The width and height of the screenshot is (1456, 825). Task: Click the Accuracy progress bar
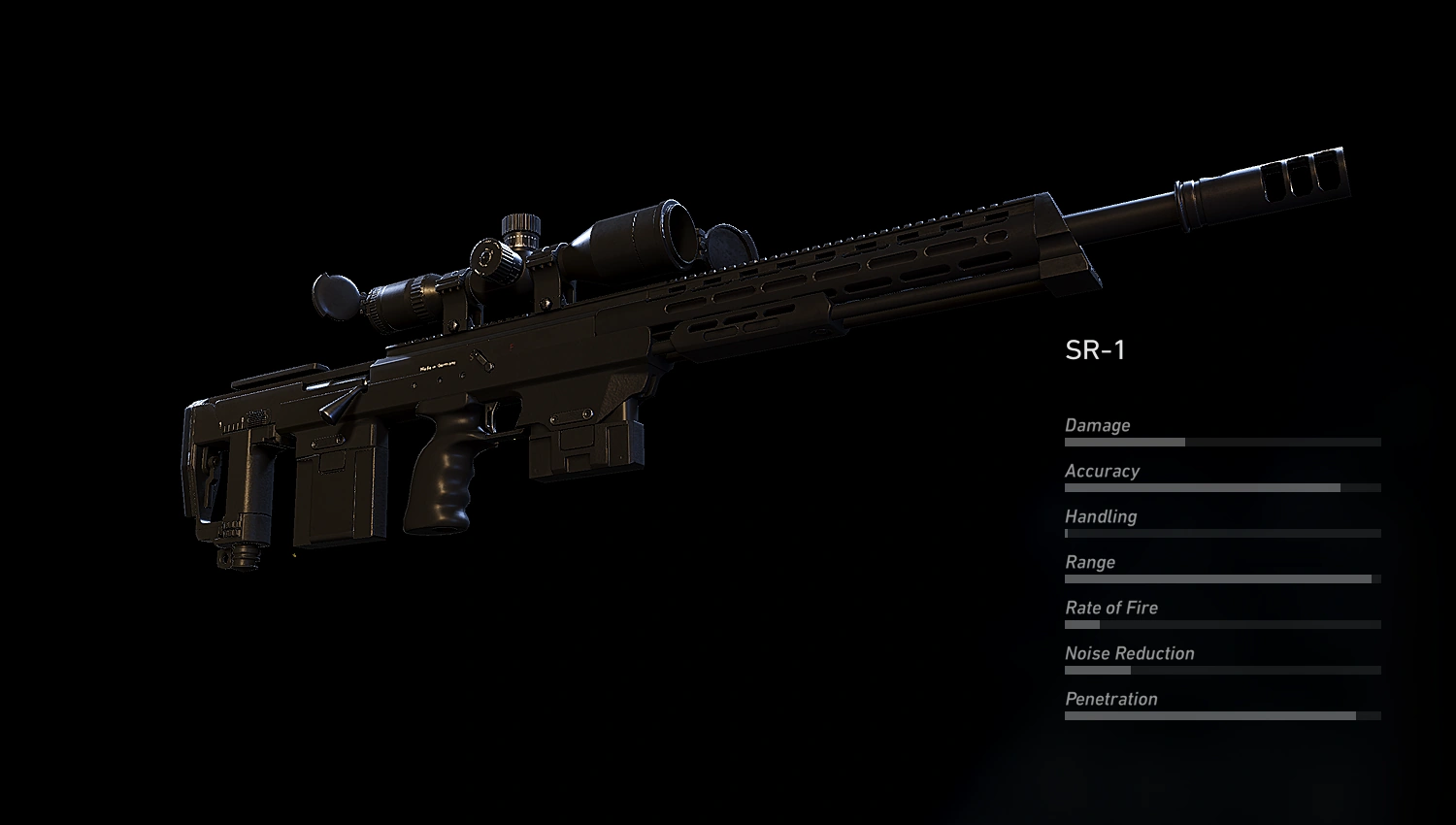(1218, 487)
